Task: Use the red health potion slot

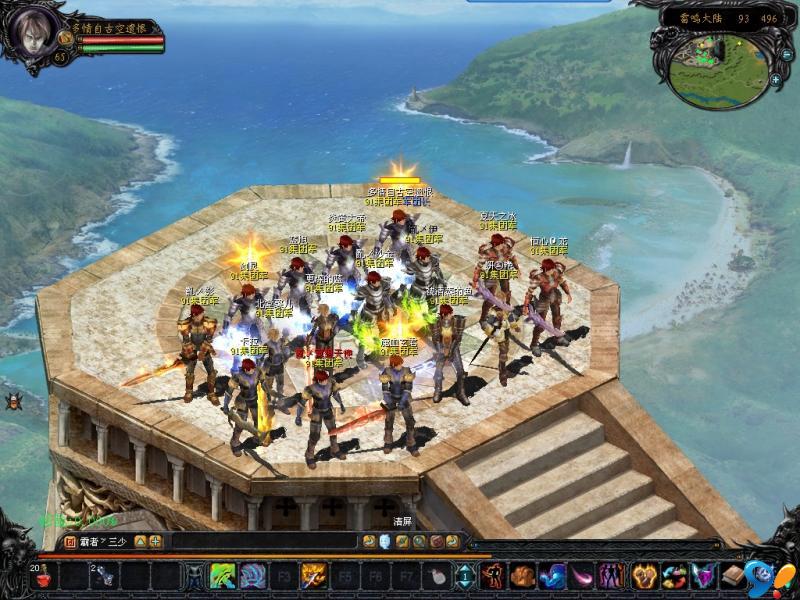Action: [x=45, y=576]
